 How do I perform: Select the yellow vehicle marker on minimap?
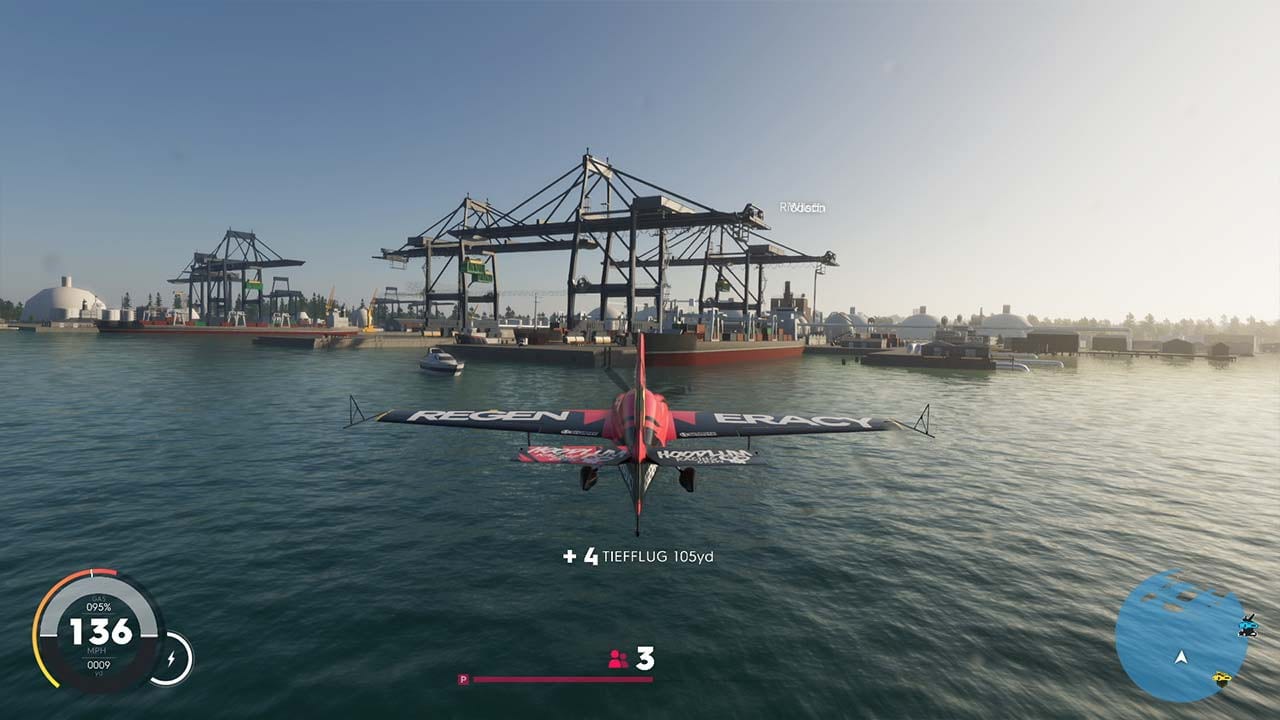click(1221, 679)
